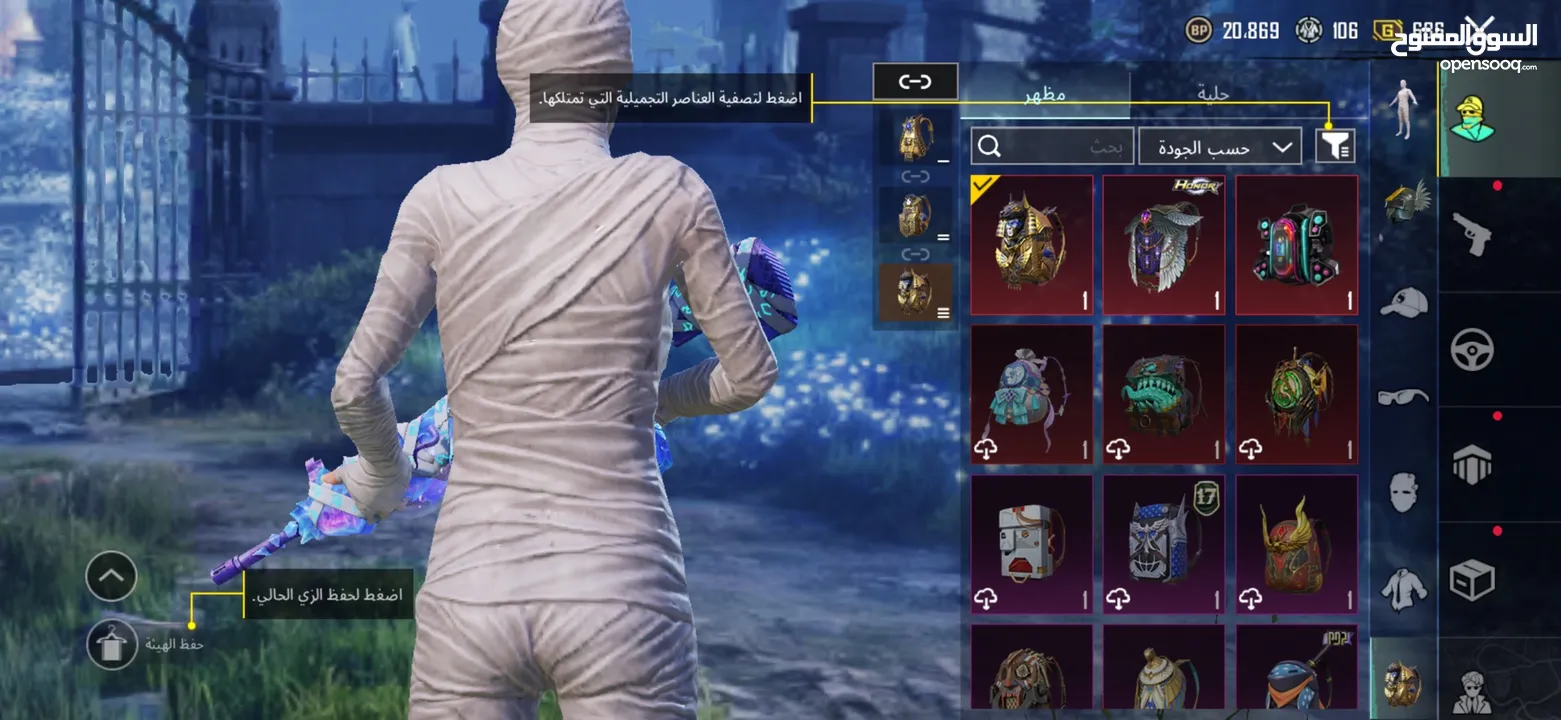Select the neon black arcade backpack

(1297, 245)
